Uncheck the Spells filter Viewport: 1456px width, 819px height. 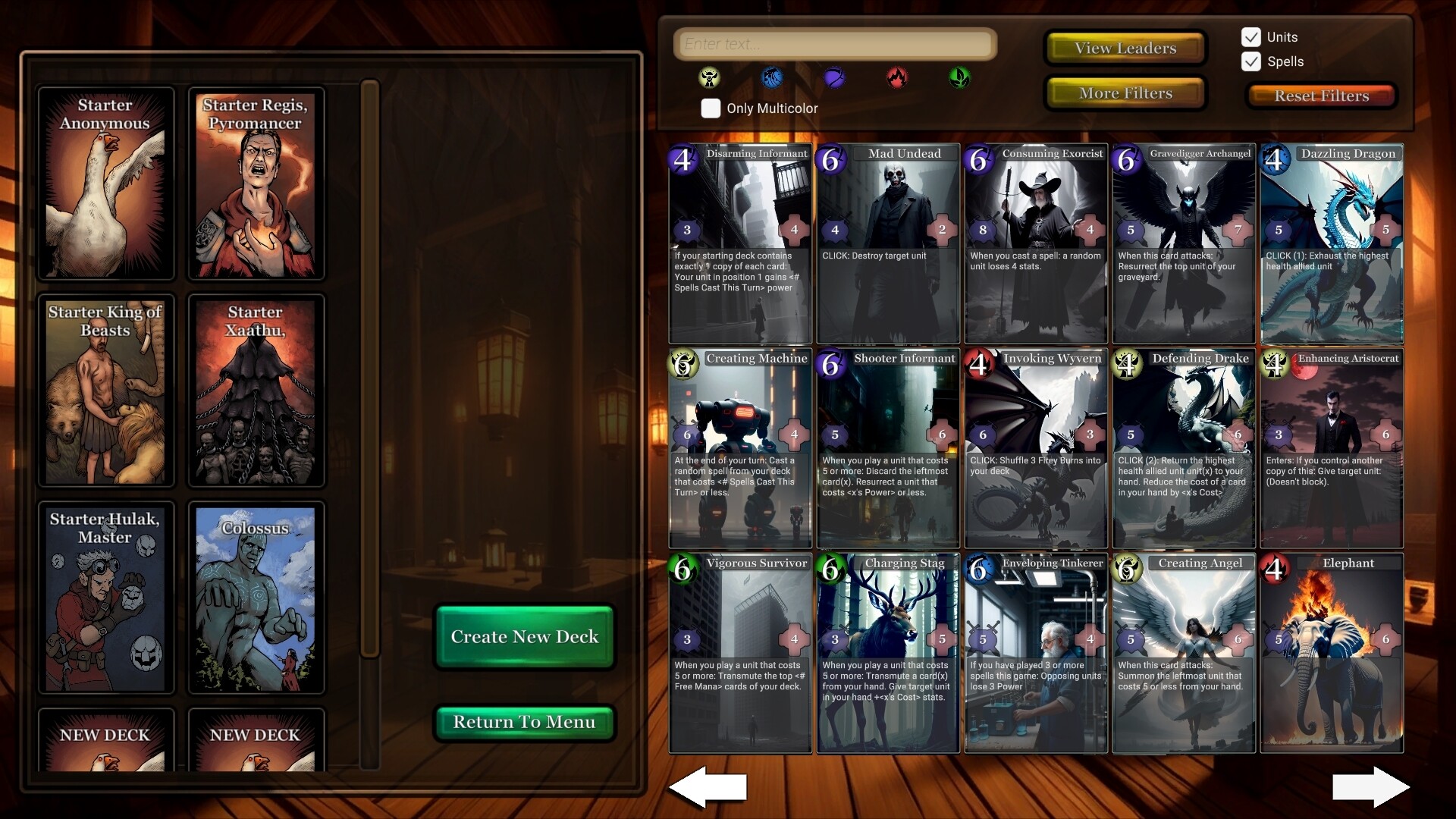[x=1251, y=61]
